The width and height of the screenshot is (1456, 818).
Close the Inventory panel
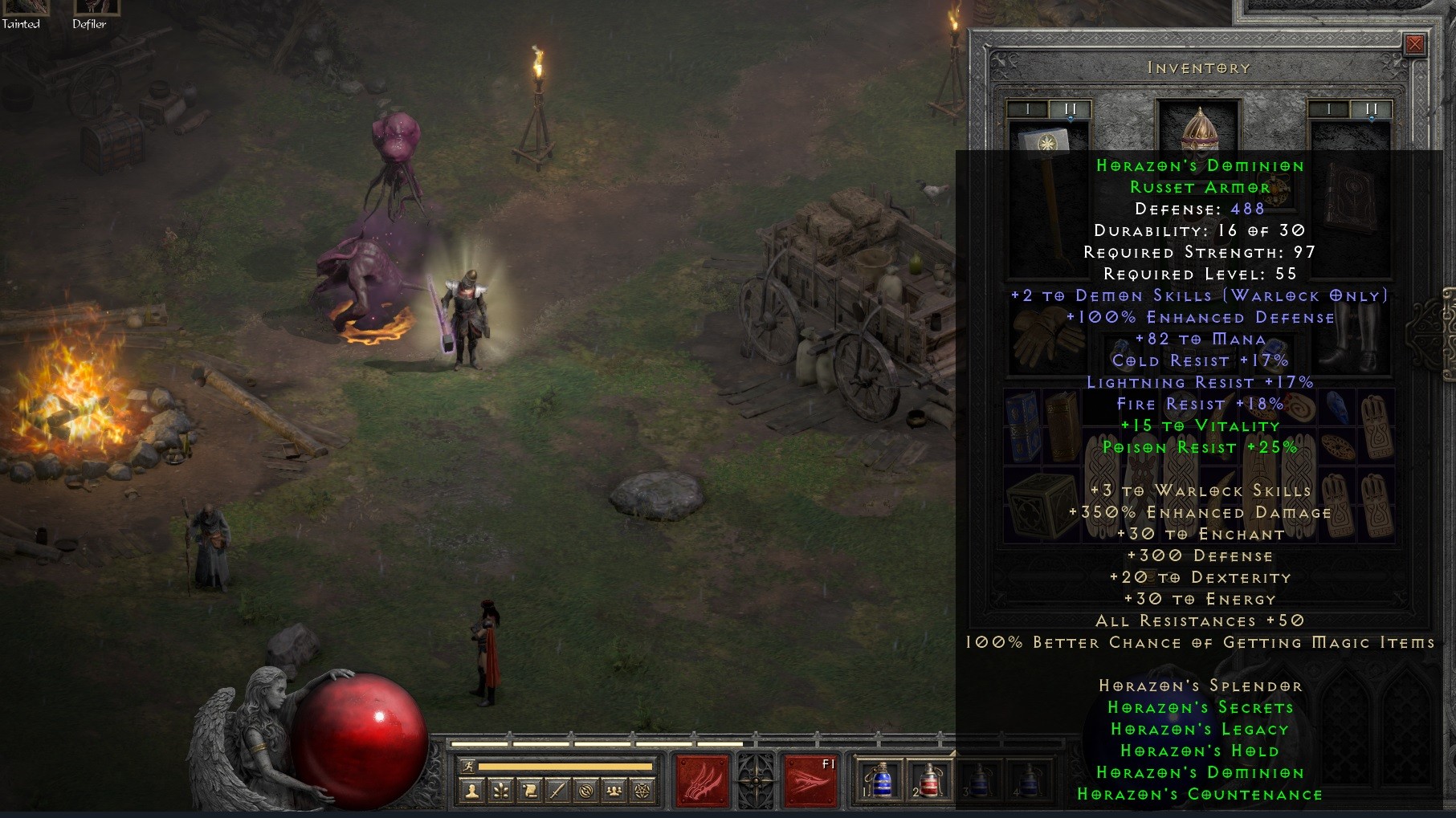click(1414, 44)
